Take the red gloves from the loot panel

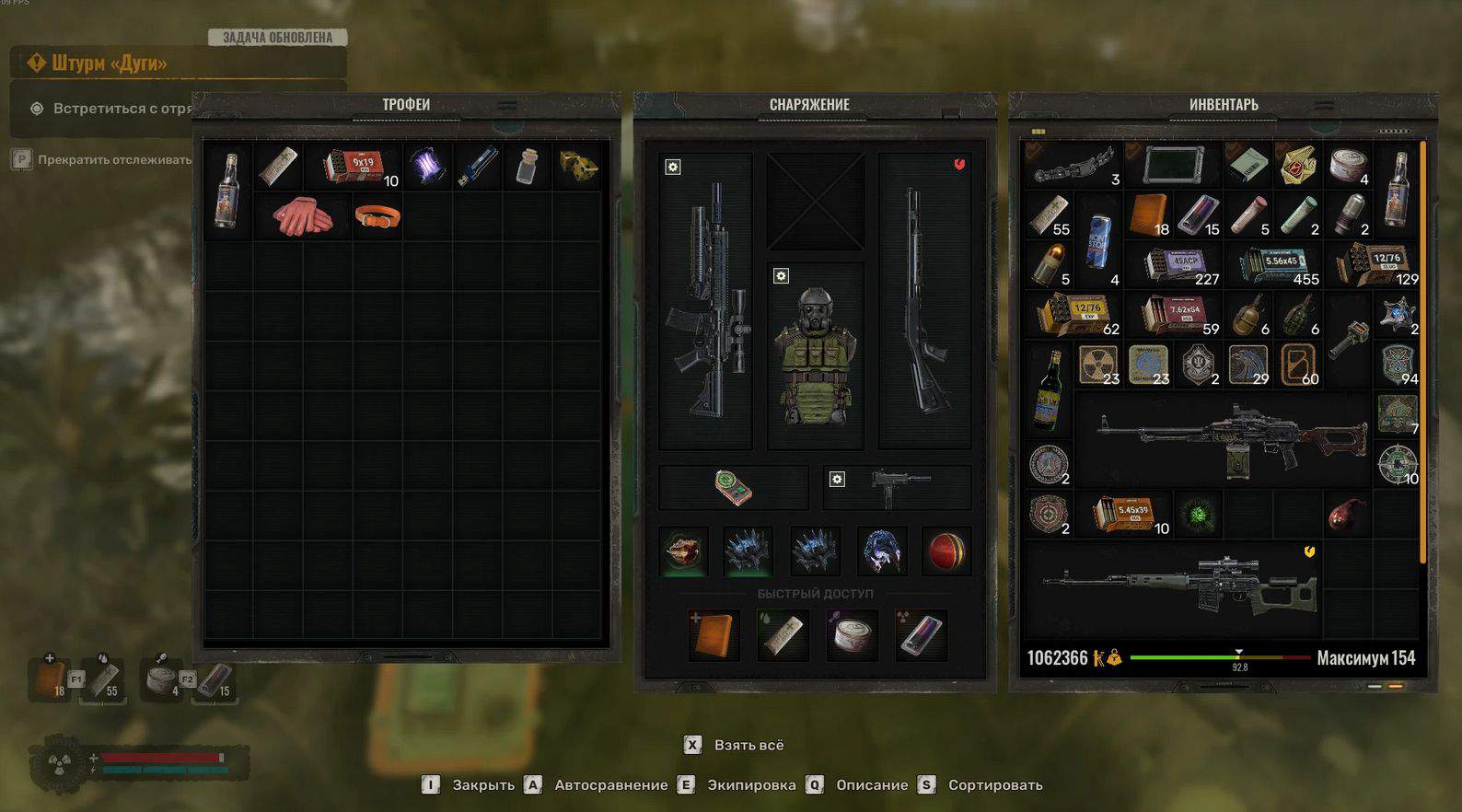302,217
